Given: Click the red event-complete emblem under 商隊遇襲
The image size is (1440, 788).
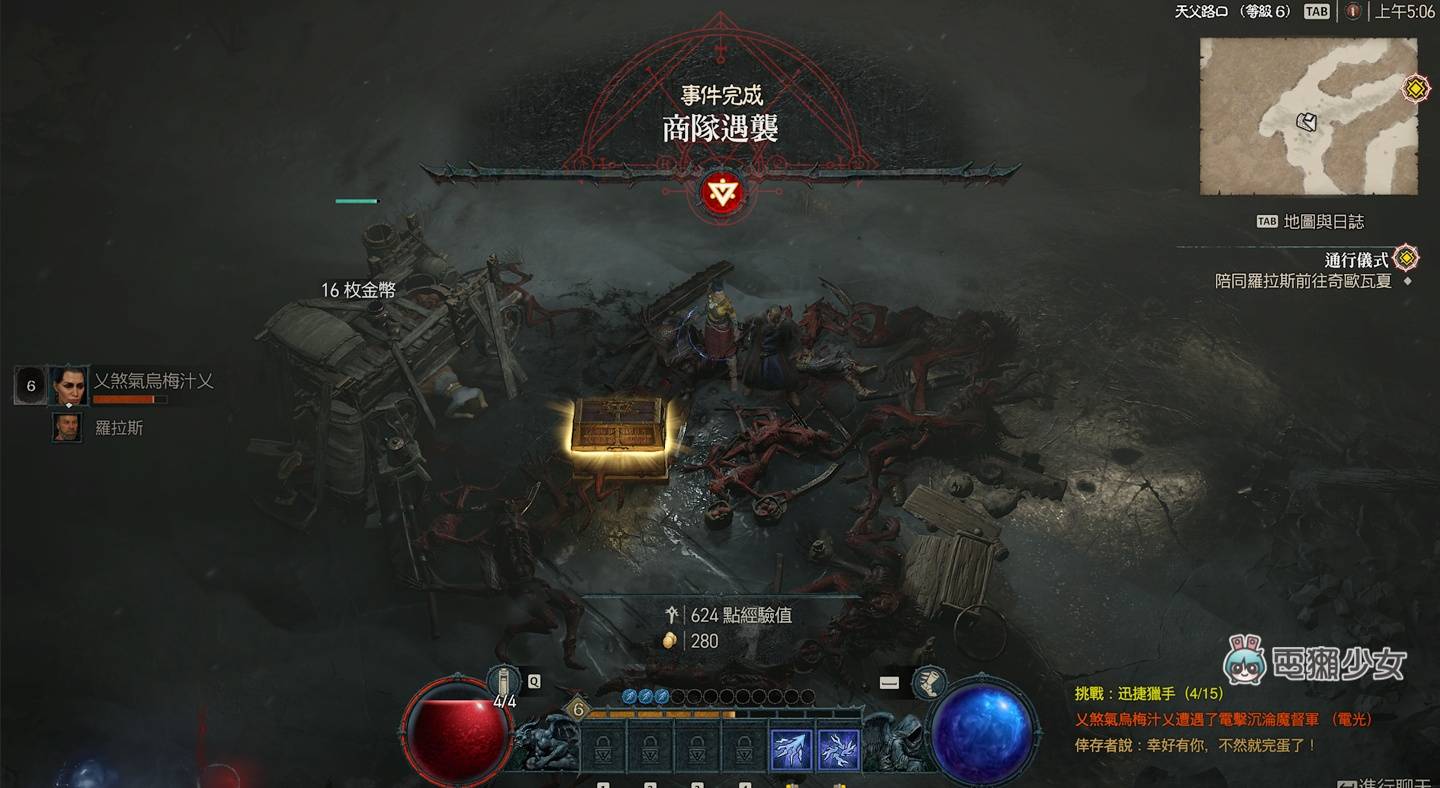Looking at the screenshot, I should [719, 192].
